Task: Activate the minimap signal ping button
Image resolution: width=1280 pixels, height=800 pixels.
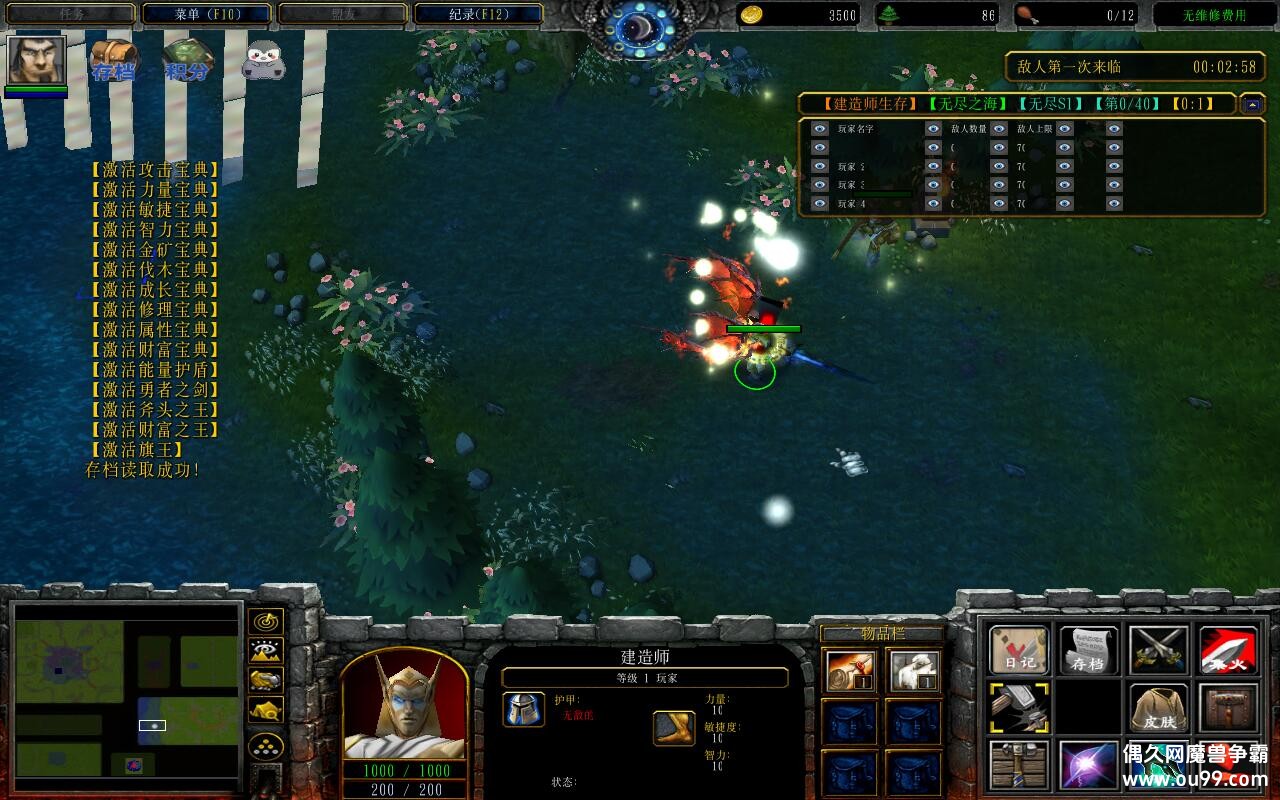Action: click(265, 622)
